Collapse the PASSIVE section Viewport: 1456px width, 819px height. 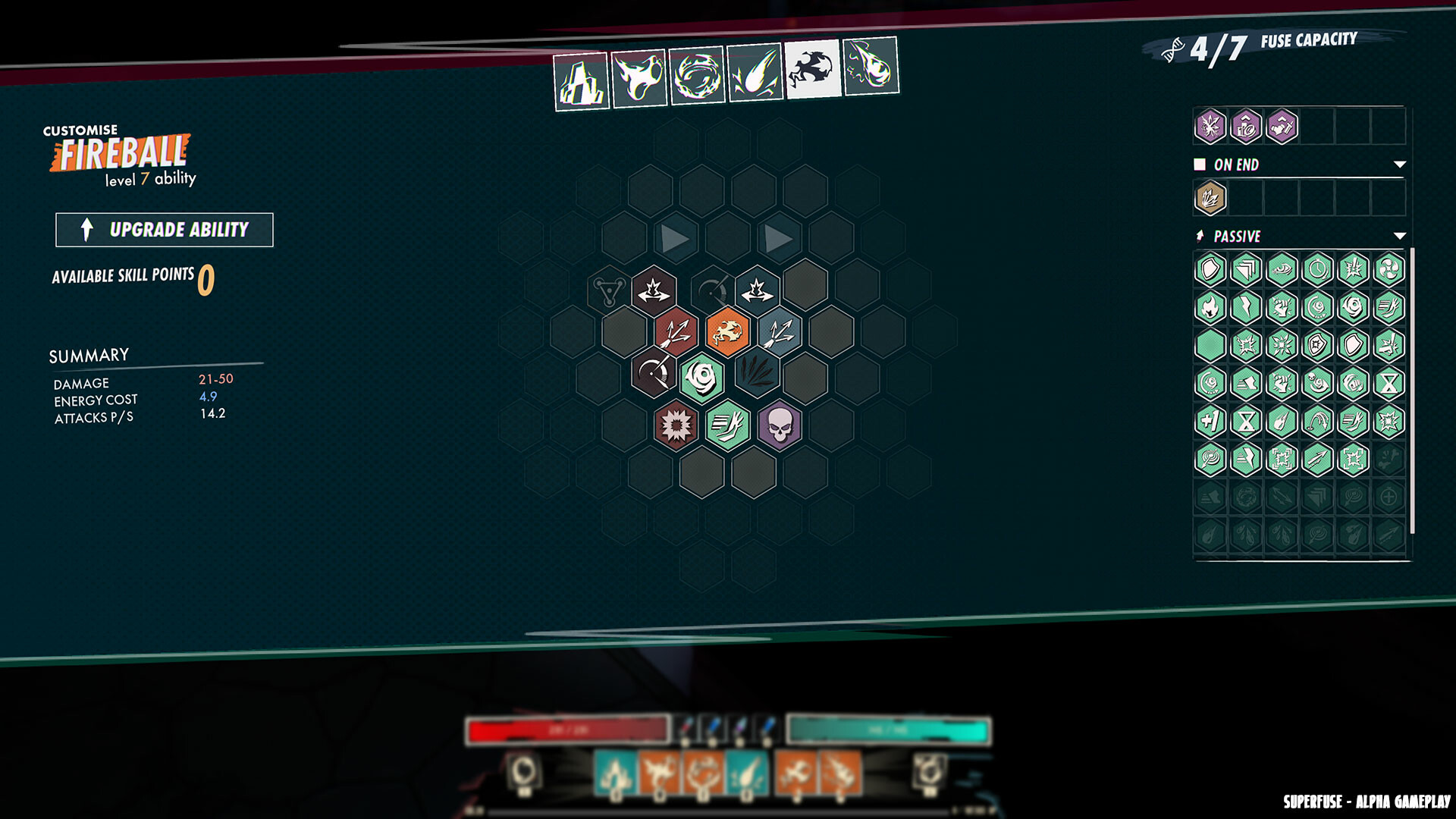(1399, 236)
